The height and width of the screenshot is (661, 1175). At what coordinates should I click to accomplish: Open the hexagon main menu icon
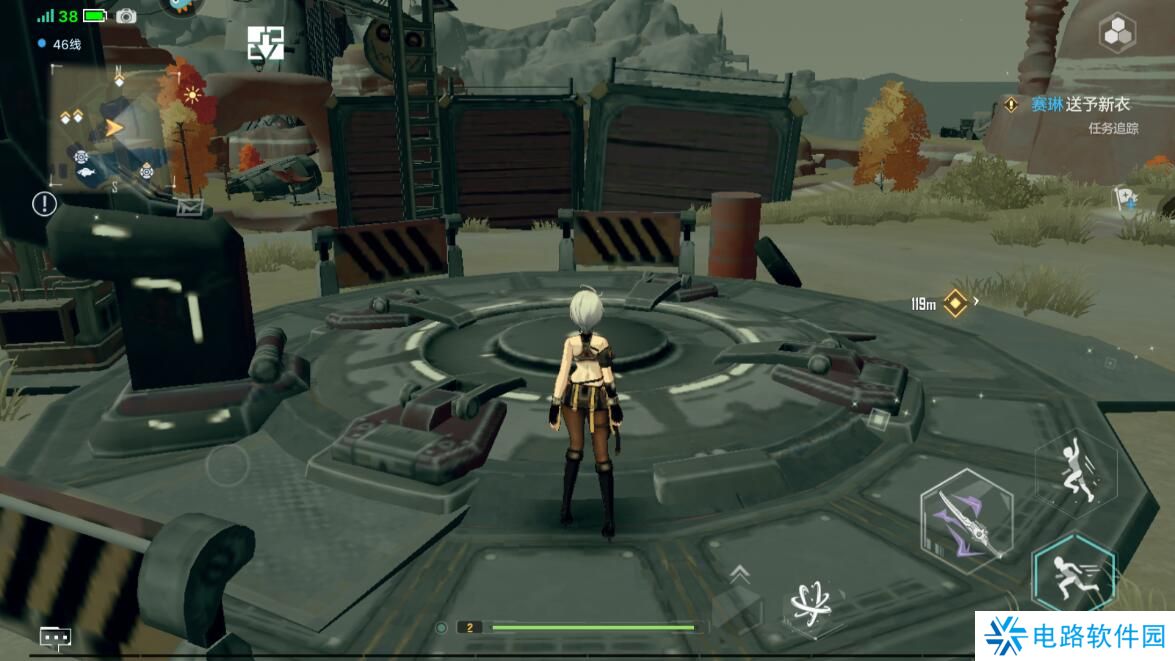tap(1116, 34)
